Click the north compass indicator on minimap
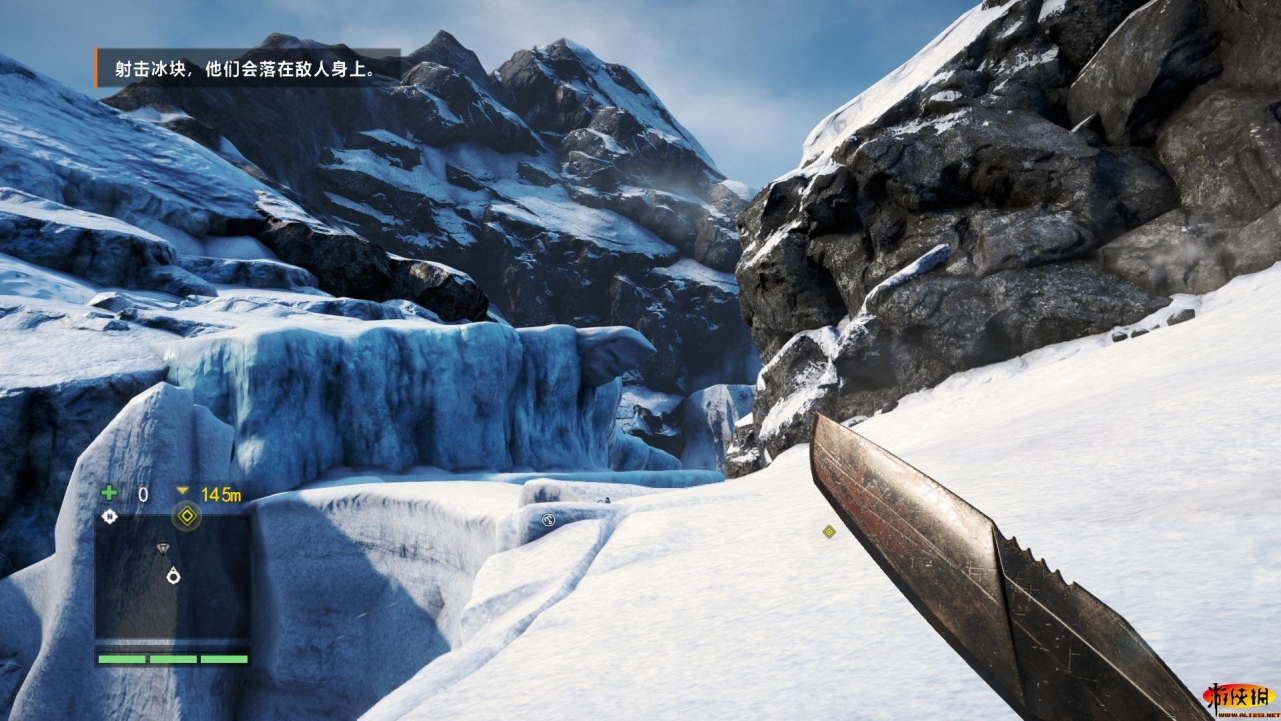1281x721 pixels. click(x=109, y=516)
